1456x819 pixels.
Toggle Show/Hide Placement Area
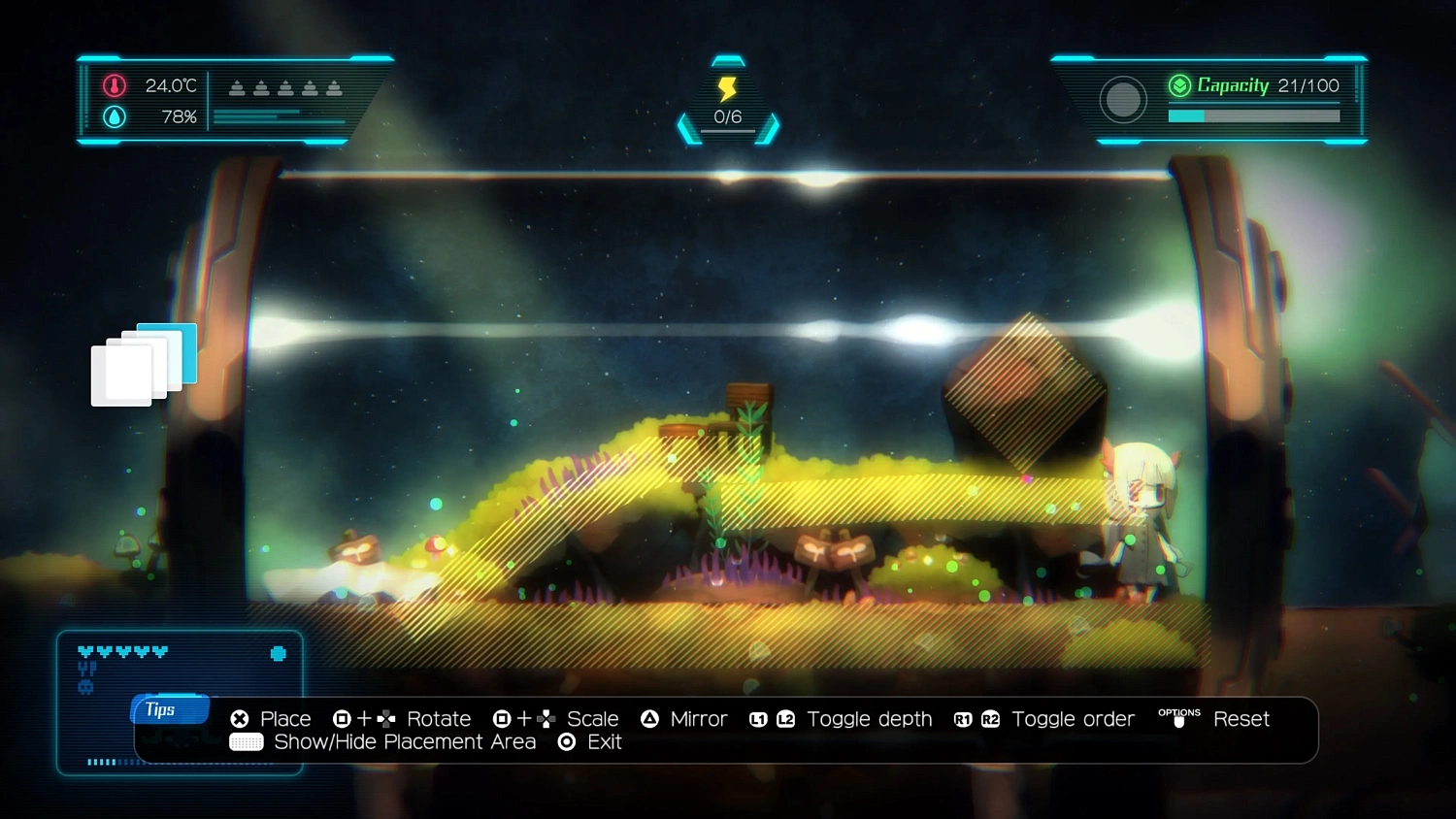pyautogui.click(x=405, y=741)
